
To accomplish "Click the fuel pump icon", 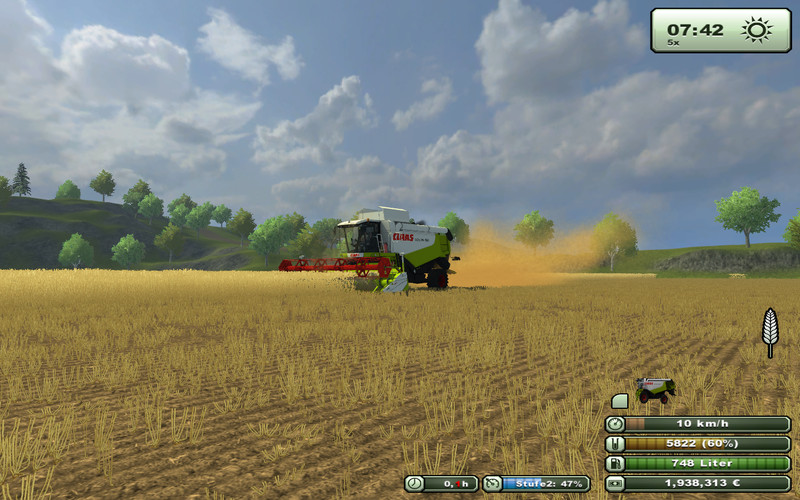I will point(615,463).
